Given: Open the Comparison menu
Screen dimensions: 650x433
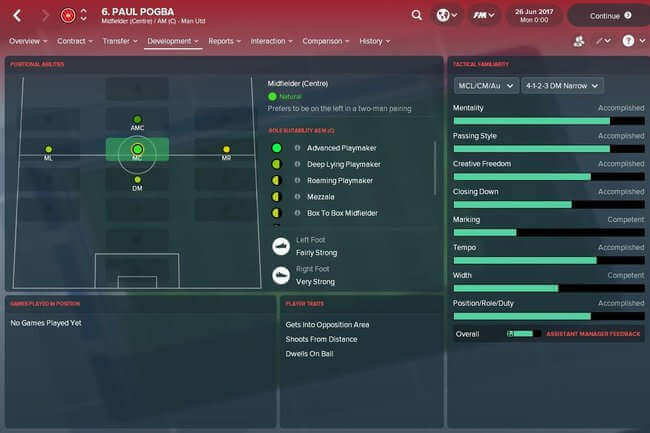Looking at the screenshot, I should [325, 41].
